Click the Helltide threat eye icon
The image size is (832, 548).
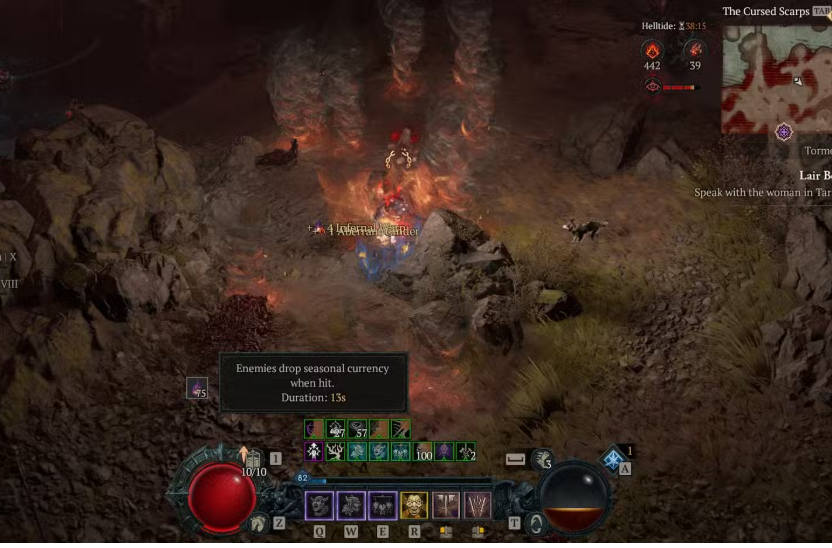(x=652, y=87)
